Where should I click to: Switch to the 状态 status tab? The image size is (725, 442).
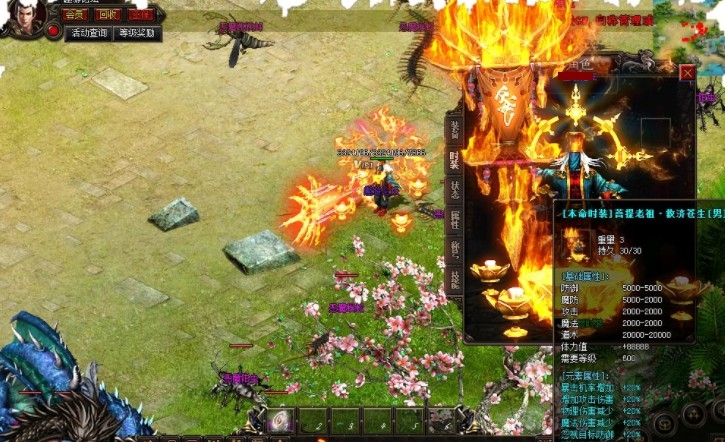click(454, 190)
